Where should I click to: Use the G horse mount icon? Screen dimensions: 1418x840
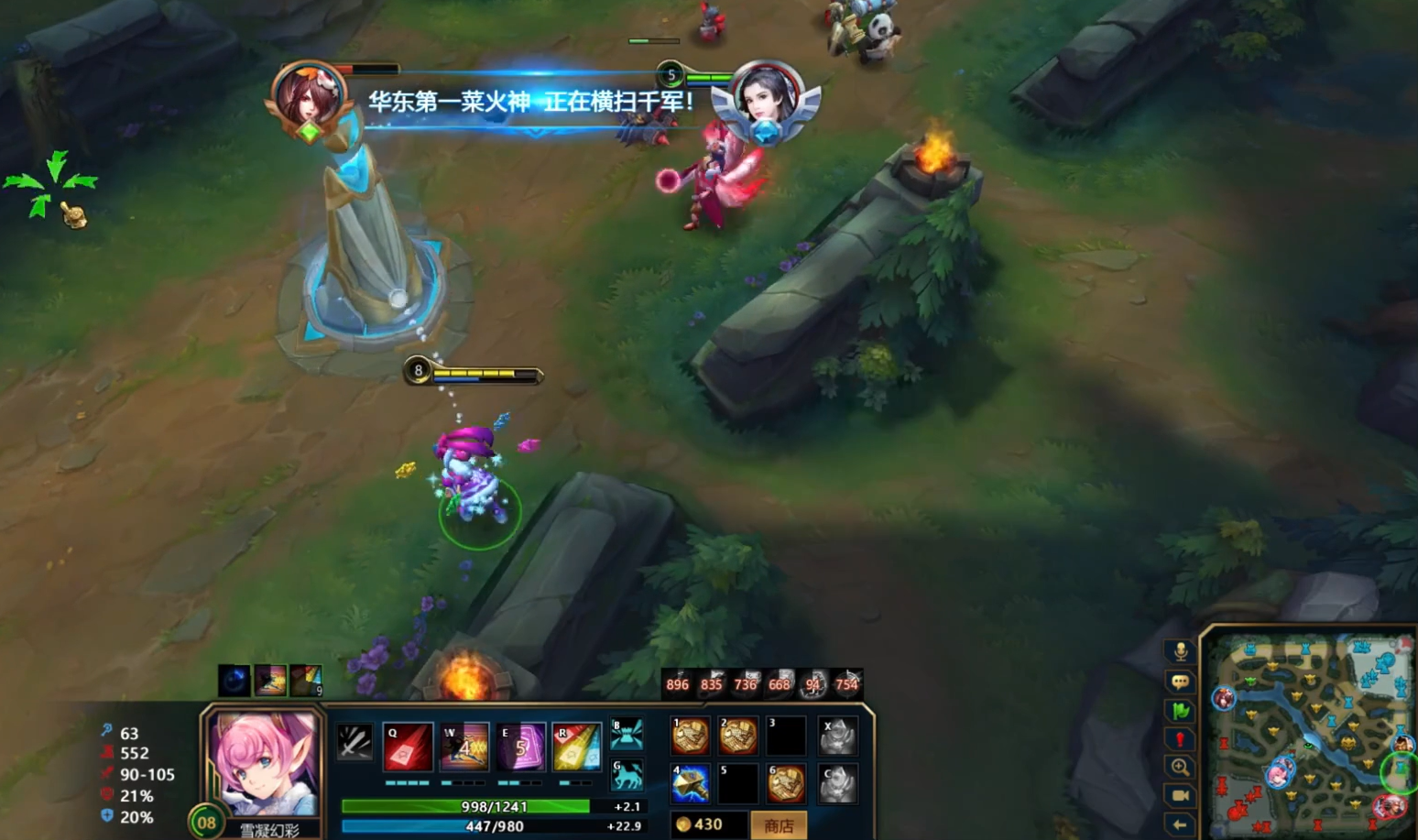[627, 777]
